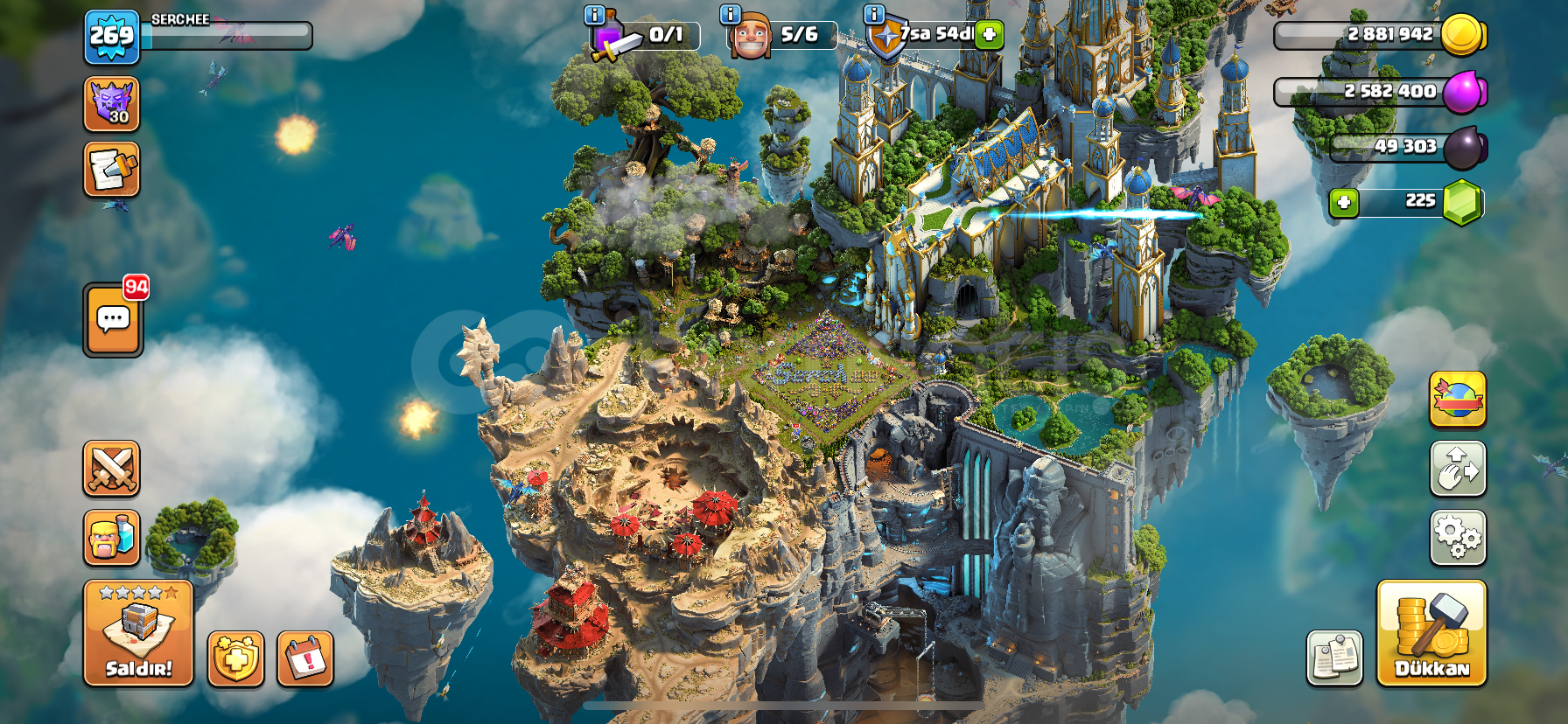The height and width of the screenshot is (724, 1568).
Task: Open the Dükkan shop button
Action: (x=1431, y=633)
